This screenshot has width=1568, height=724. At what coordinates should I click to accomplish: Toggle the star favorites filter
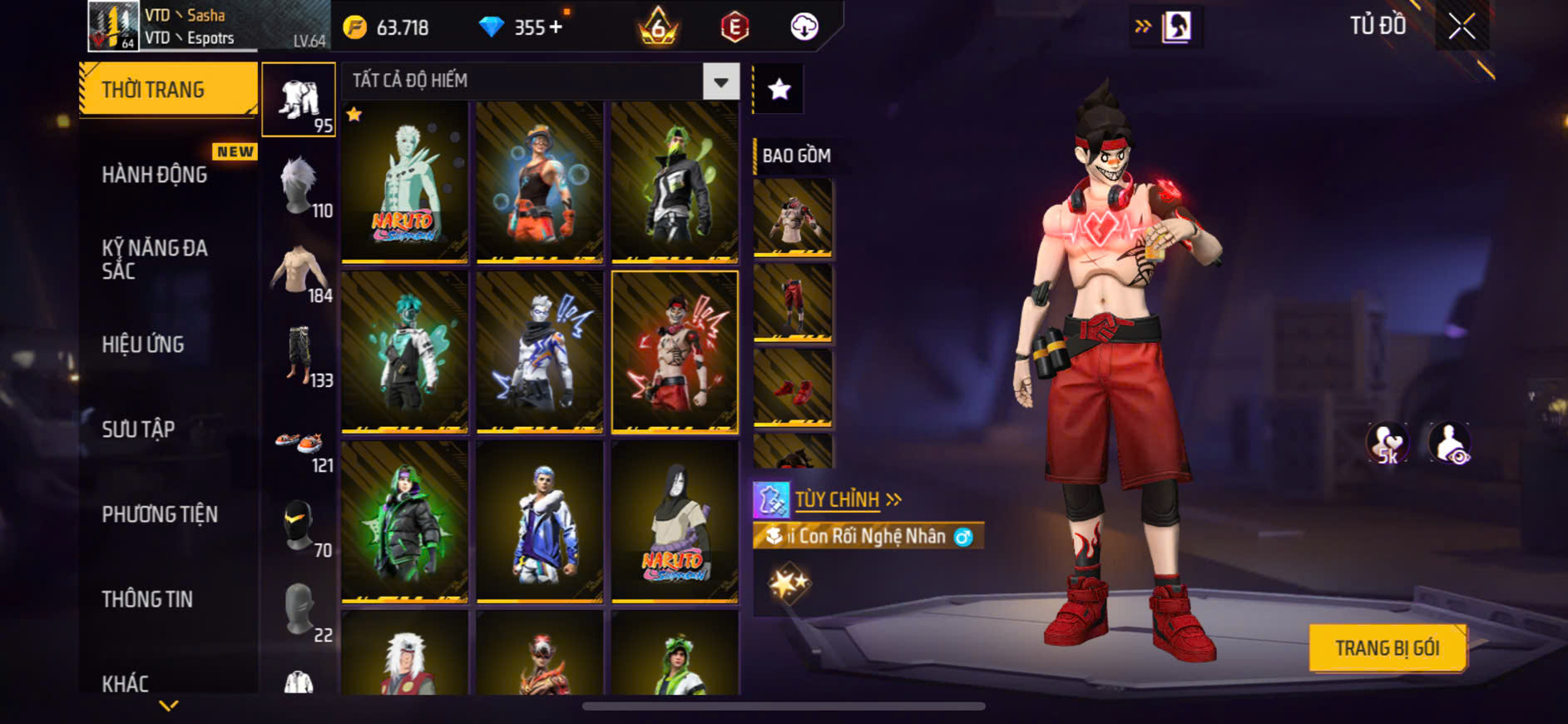tap(779, 89)
